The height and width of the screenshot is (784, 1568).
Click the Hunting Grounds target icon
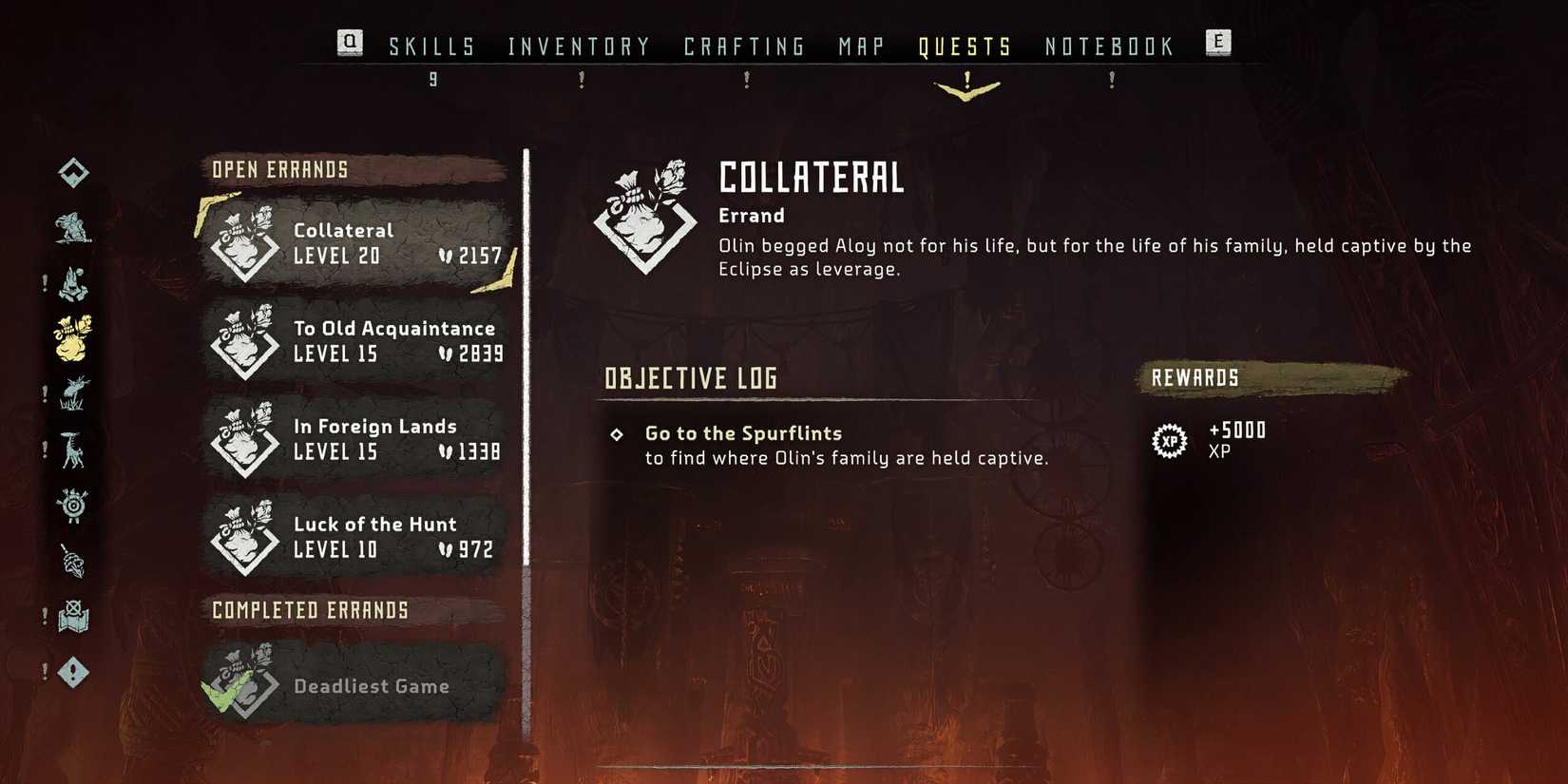[74, 509]
